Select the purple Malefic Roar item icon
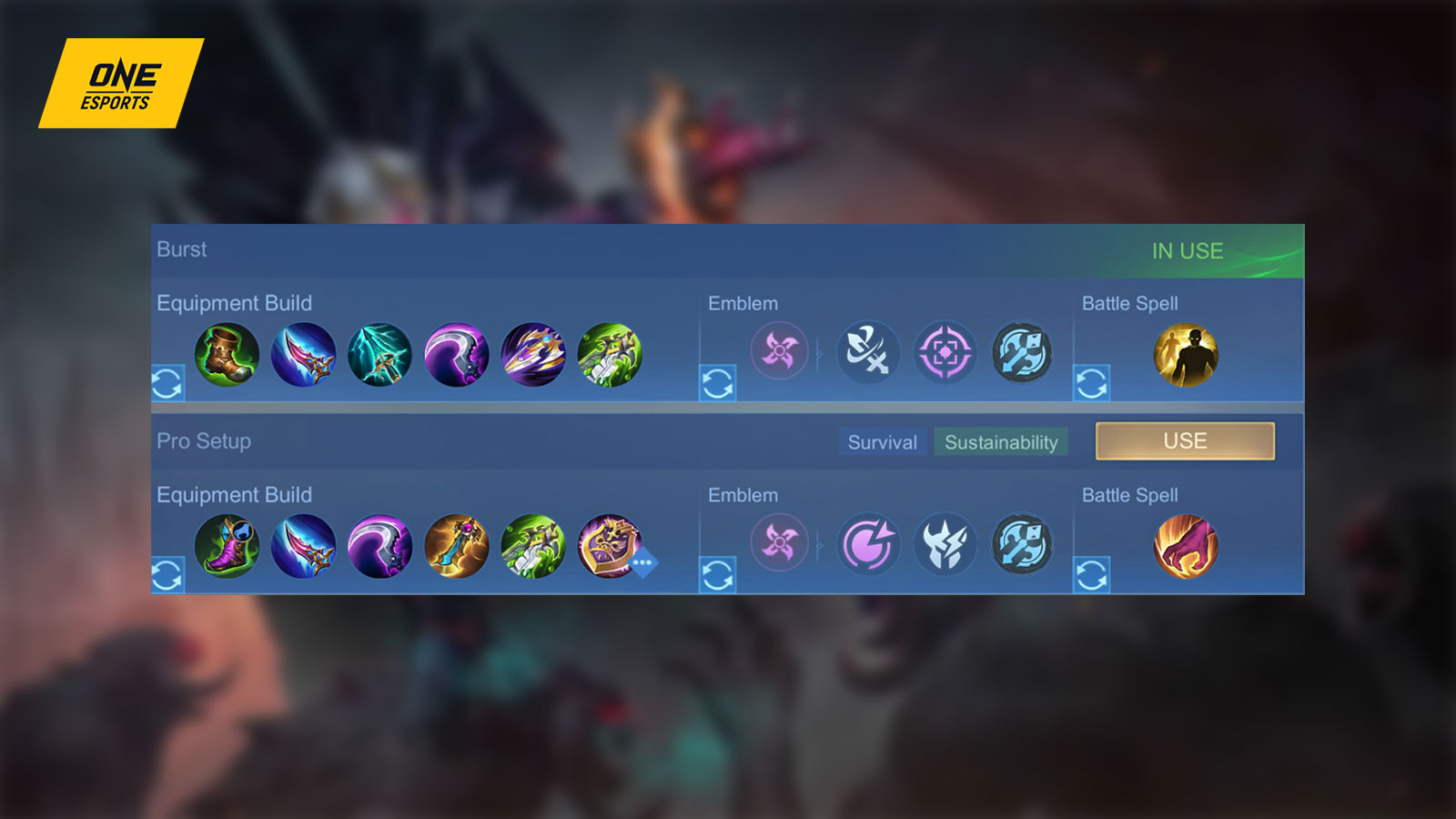 coord(458,355)
